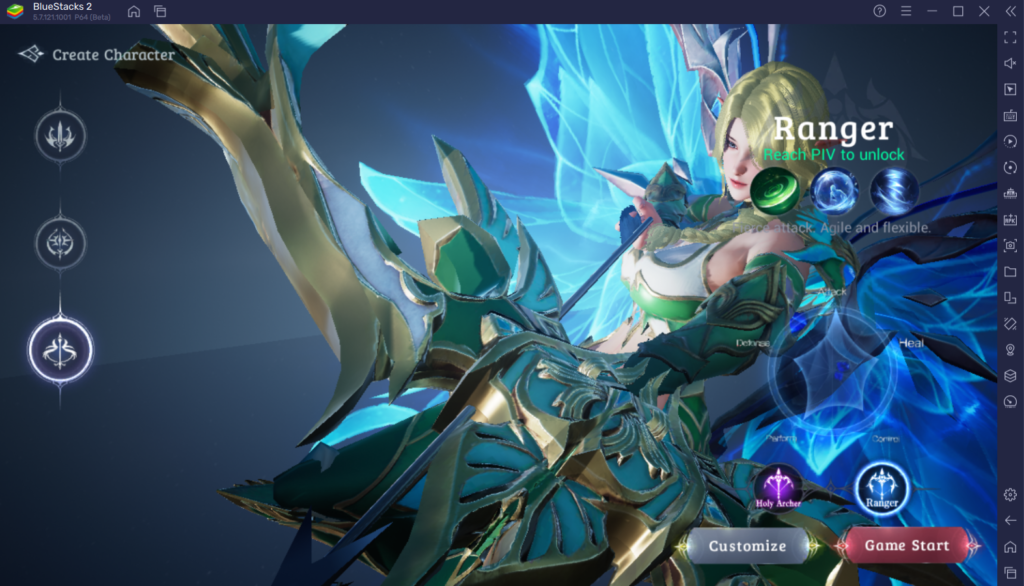This screenshot has height=586, width=1024.
Task: Start the game with Game Start
Action: [x=906, y=546]
